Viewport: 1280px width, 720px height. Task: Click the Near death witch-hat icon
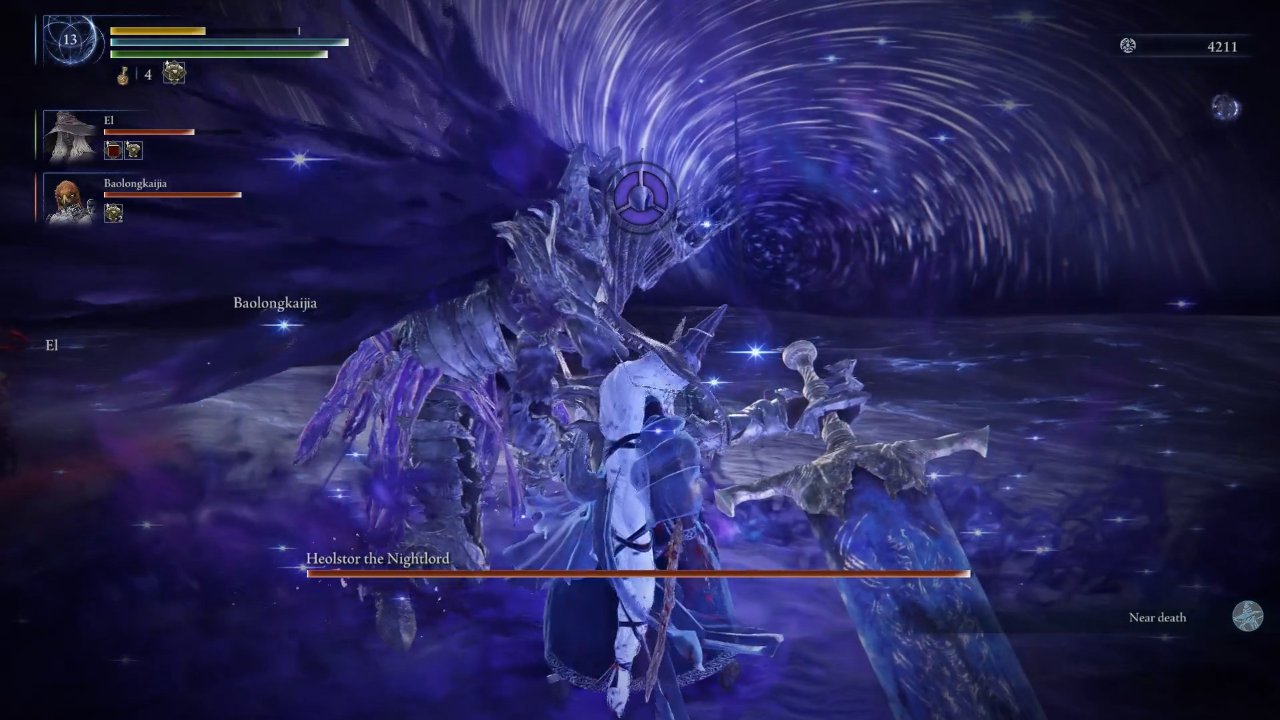[1247, 616]
